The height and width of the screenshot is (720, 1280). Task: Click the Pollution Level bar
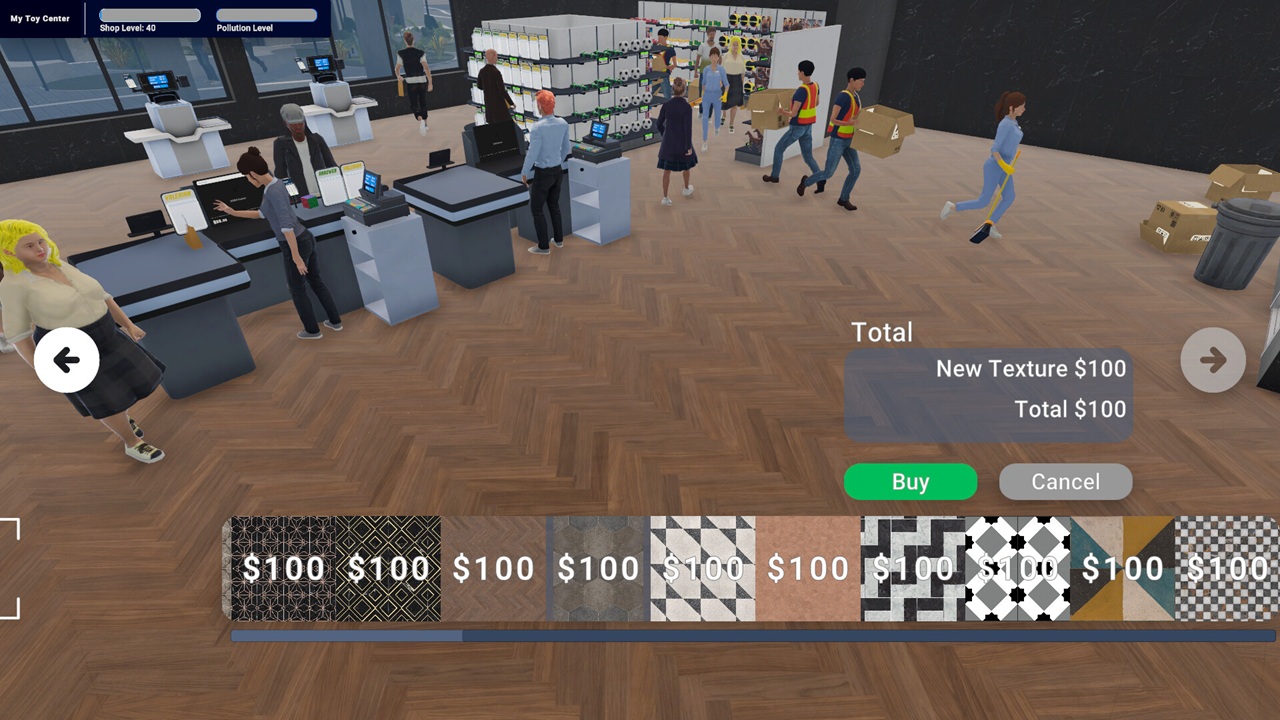click(x=267, y=14)
